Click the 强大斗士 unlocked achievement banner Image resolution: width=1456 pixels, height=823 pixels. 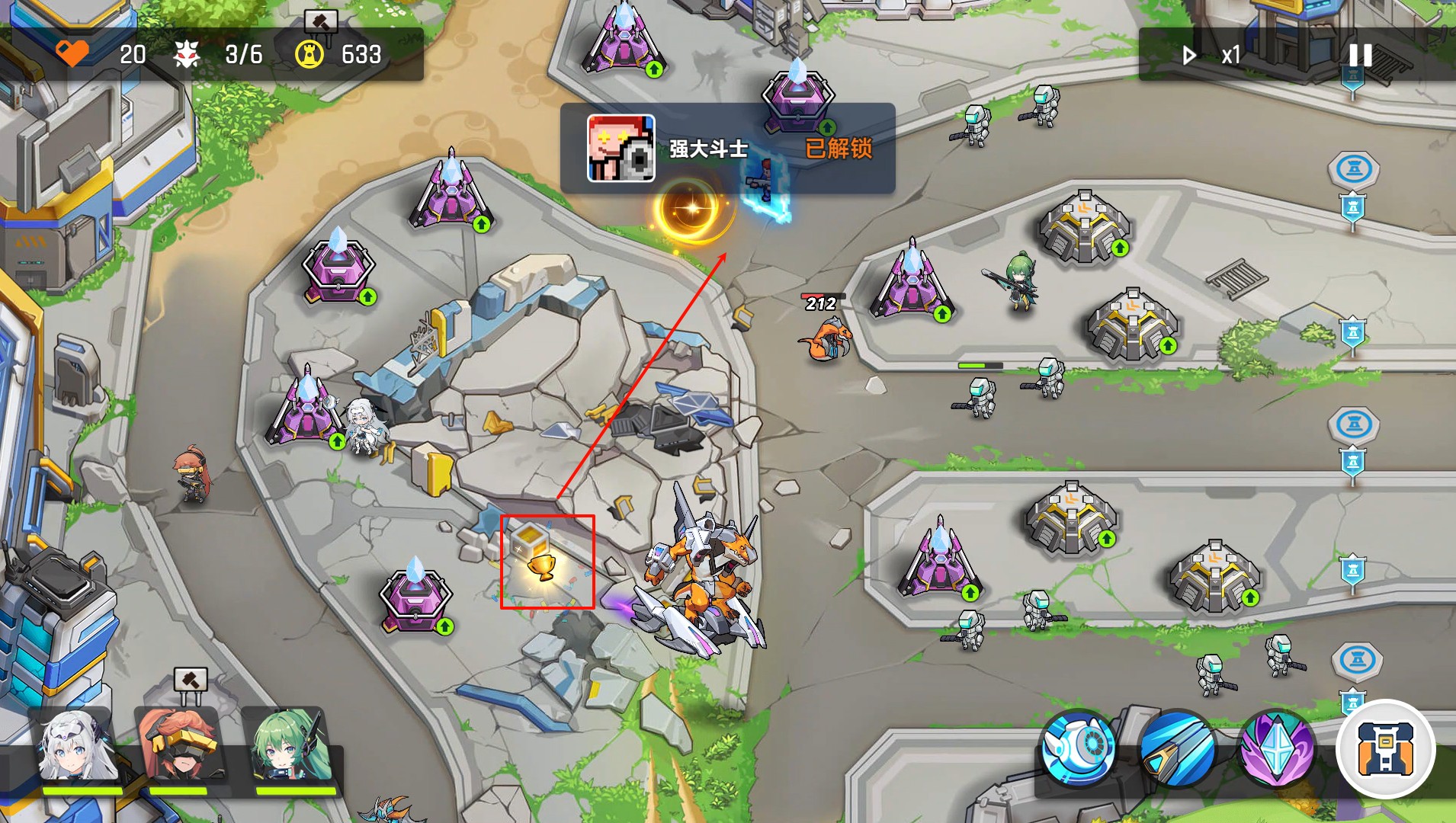tap(727, 148)
